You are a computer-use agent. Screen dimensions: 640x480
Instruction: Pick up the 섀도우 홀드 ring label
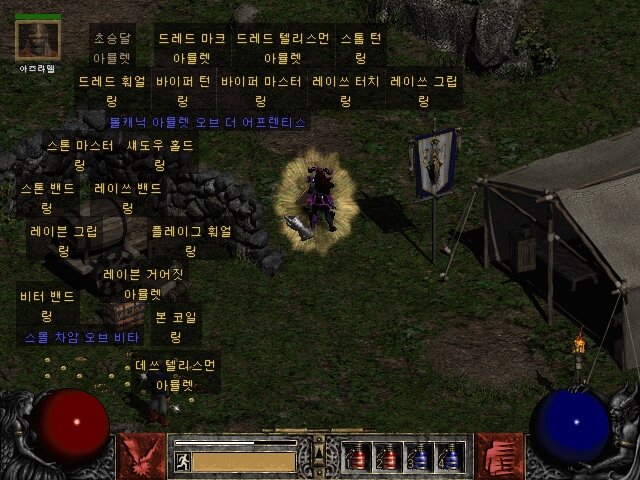pos(160,155)
